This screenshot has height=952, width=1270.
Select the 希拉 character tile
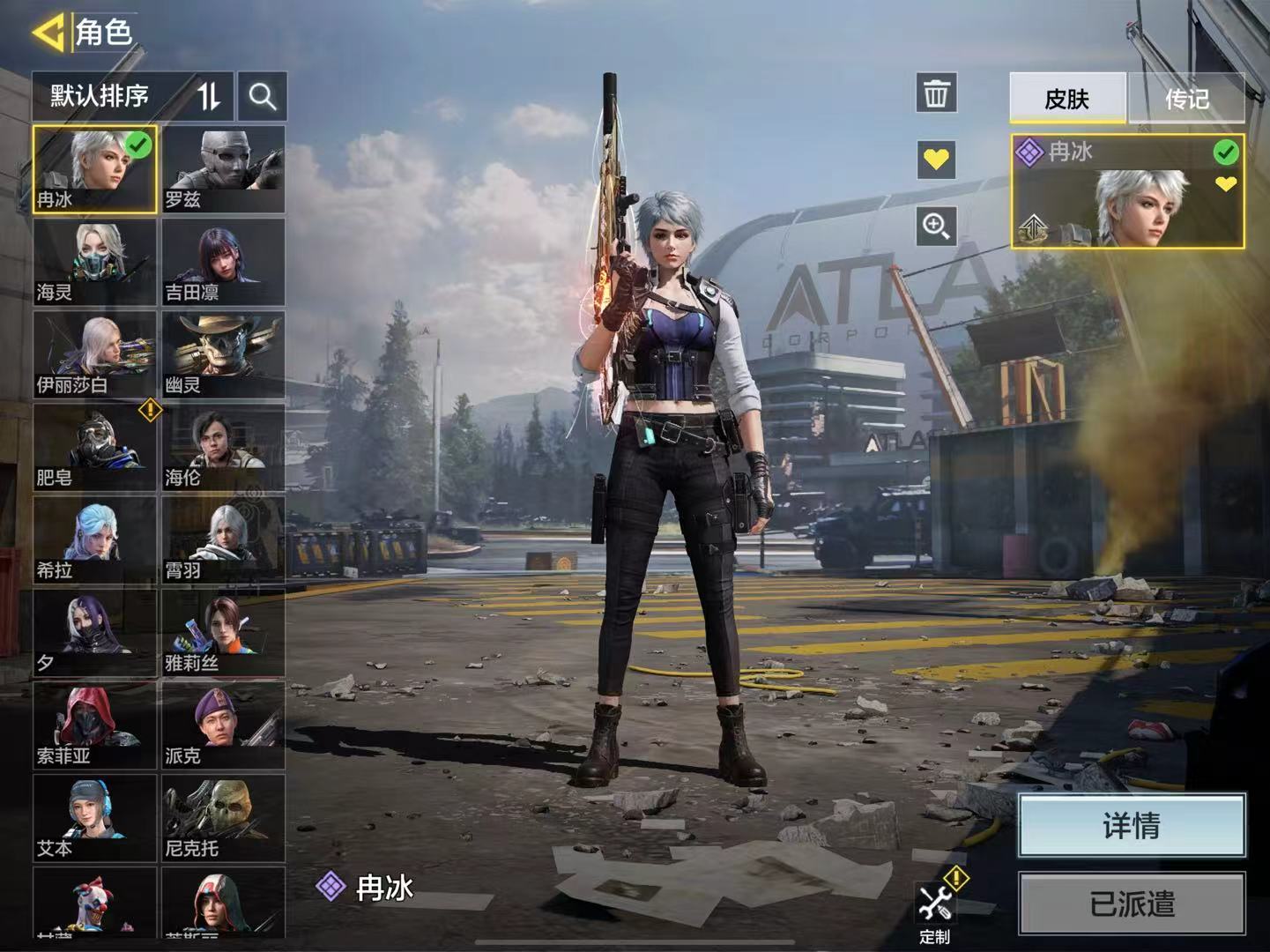coord(95,539)
